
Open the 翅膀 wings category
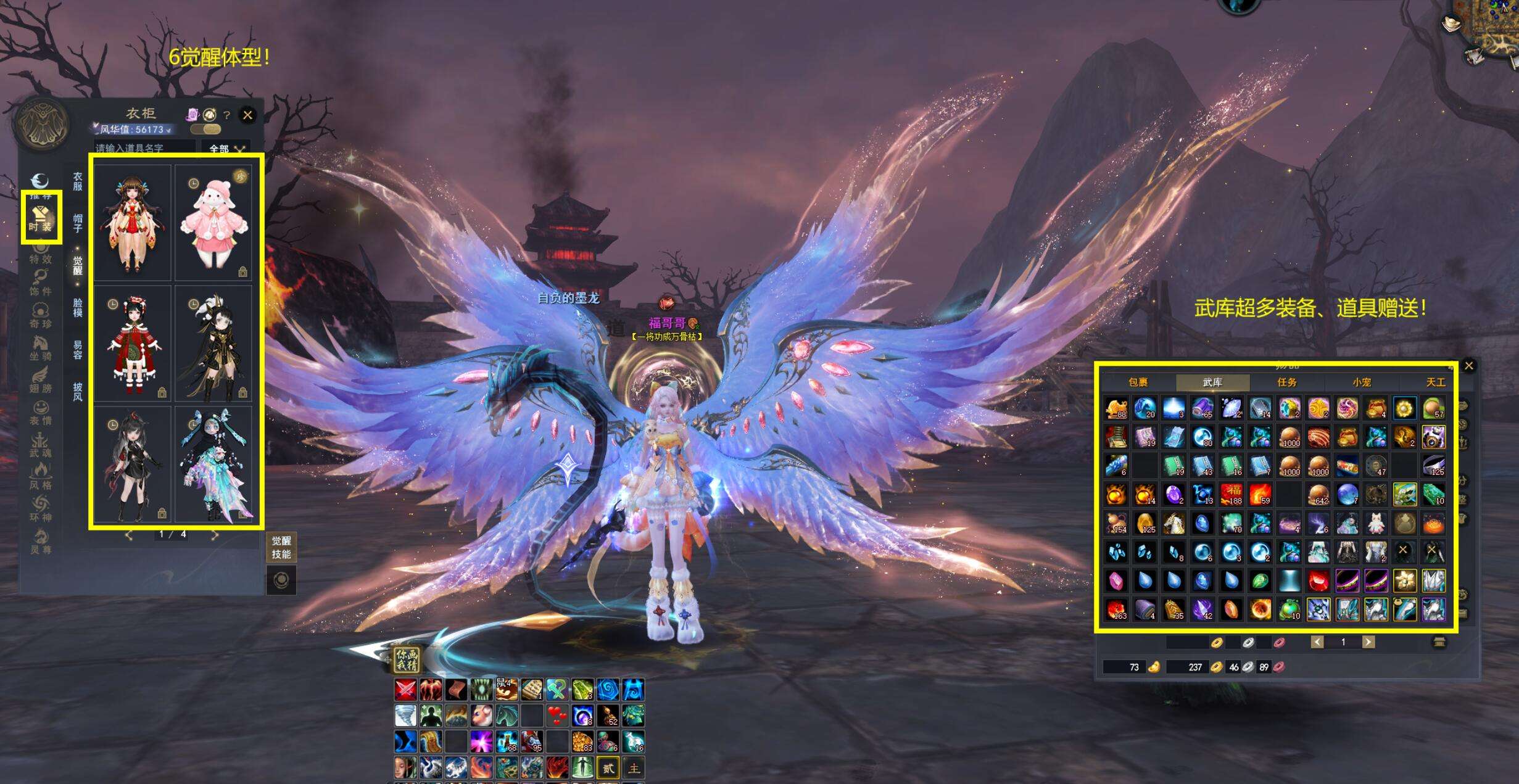[x=41, y=379]
